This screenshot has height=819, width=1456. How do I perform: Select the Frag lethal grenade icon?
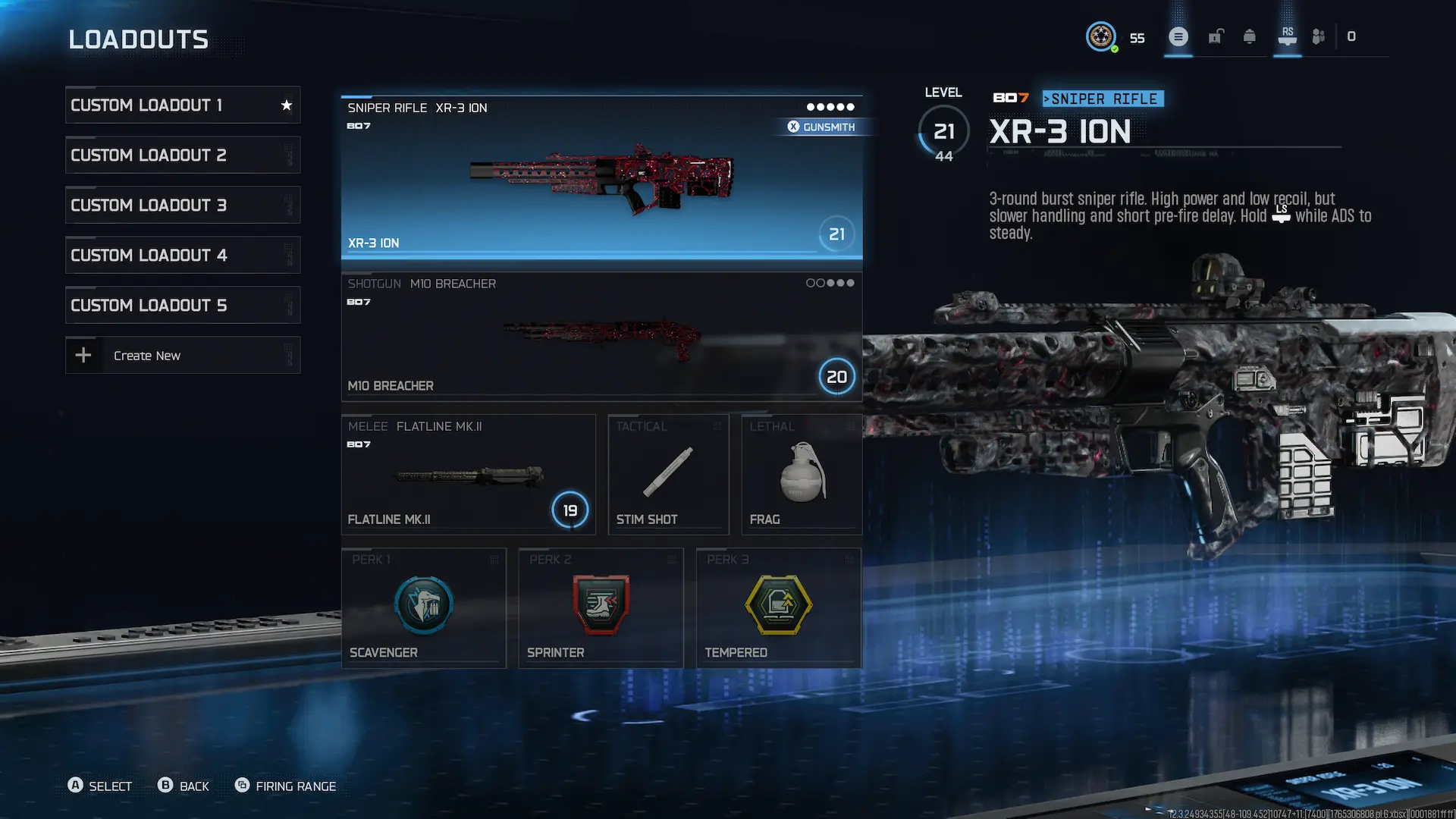[x=801, y=470]
